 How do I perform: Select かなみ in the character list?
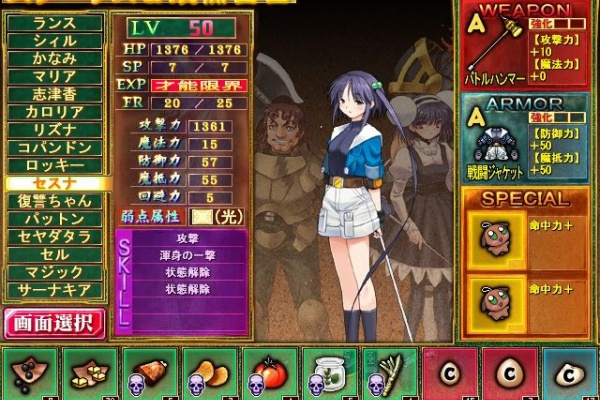point(54,59)
